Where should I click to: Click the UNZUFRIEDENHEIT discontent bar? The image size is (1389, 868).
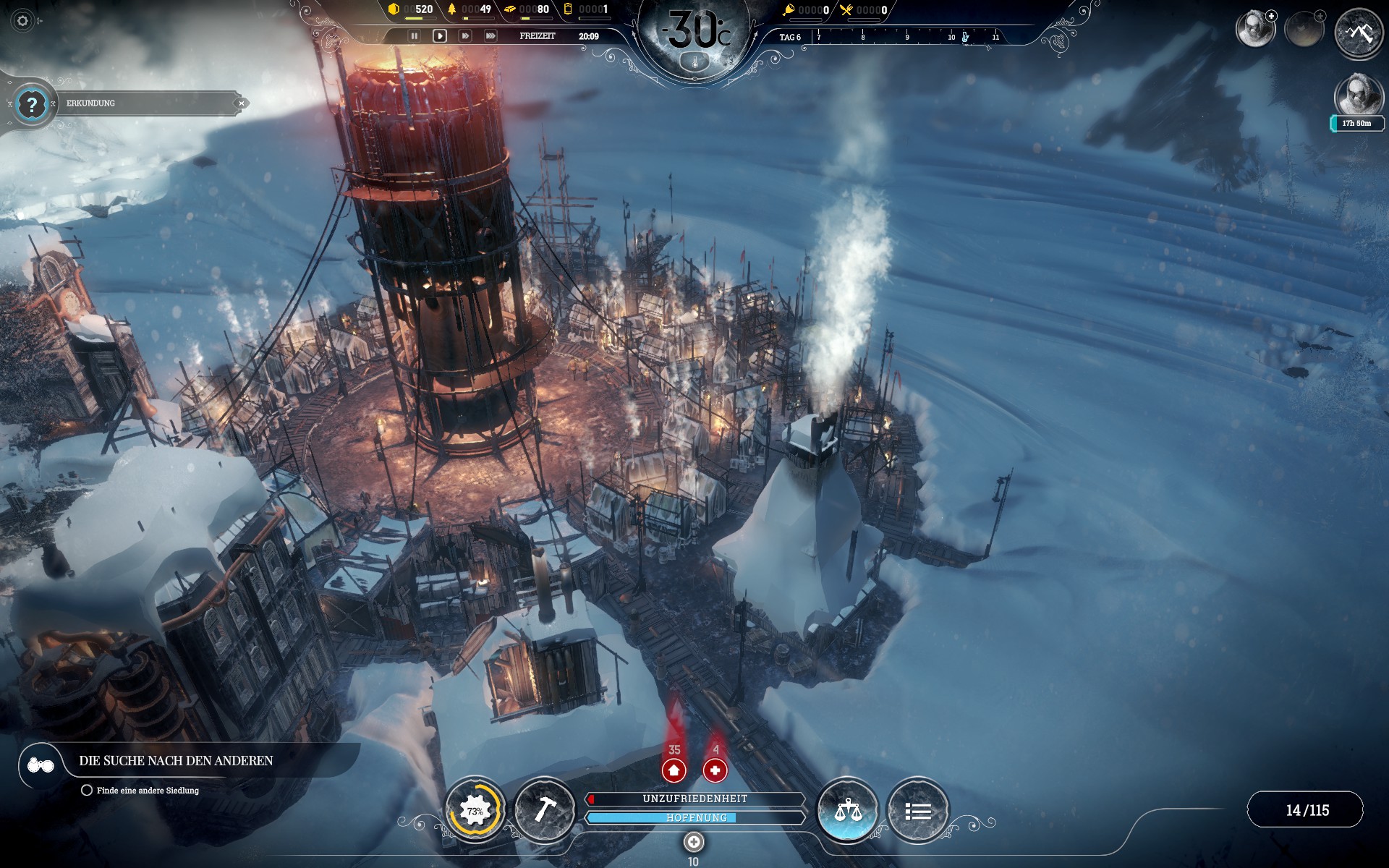click(x=694, y=799)
